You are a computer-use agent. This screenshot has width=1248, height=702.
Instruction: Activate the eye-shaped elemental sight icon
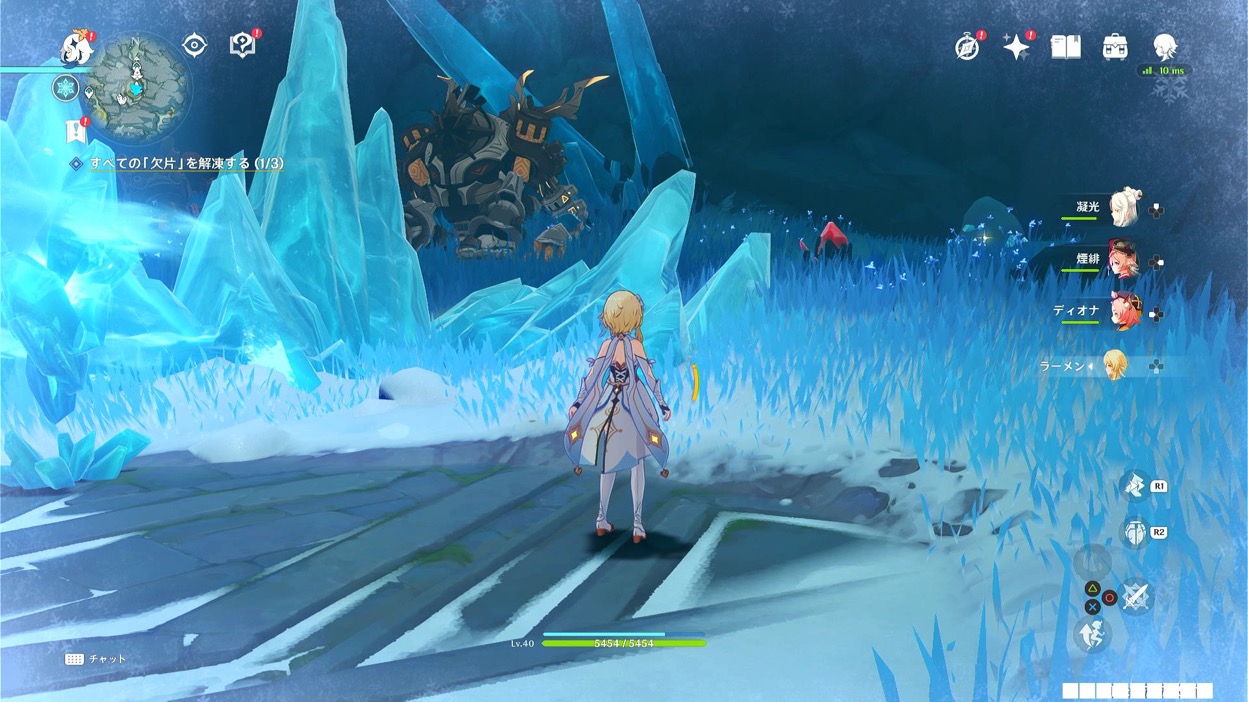[x=194, y=45]
